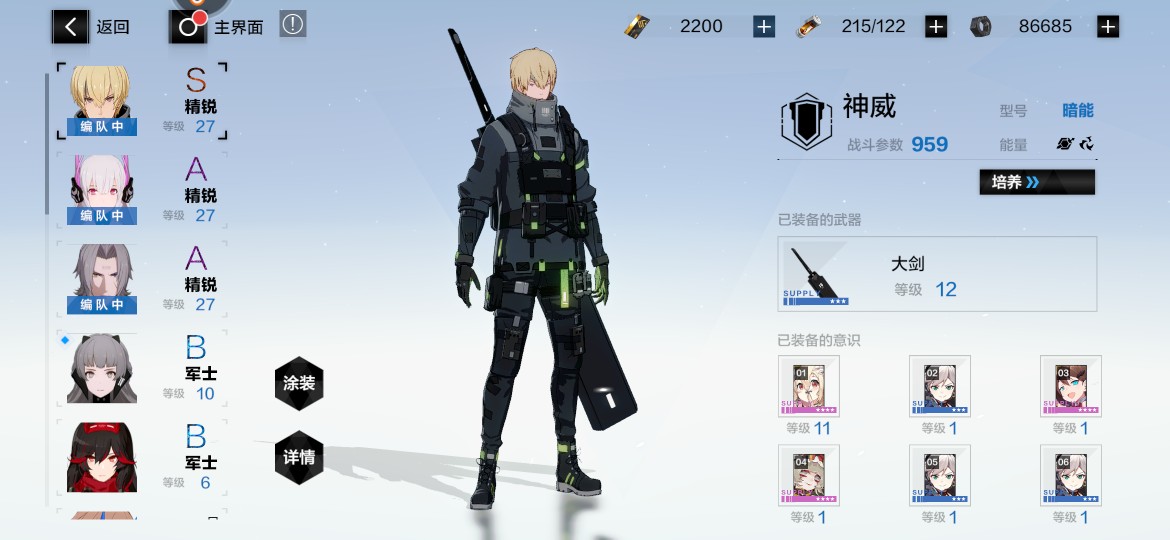
Task: Refill stamina with the 215/122 plus button
Action: click(x=936, y=27)
